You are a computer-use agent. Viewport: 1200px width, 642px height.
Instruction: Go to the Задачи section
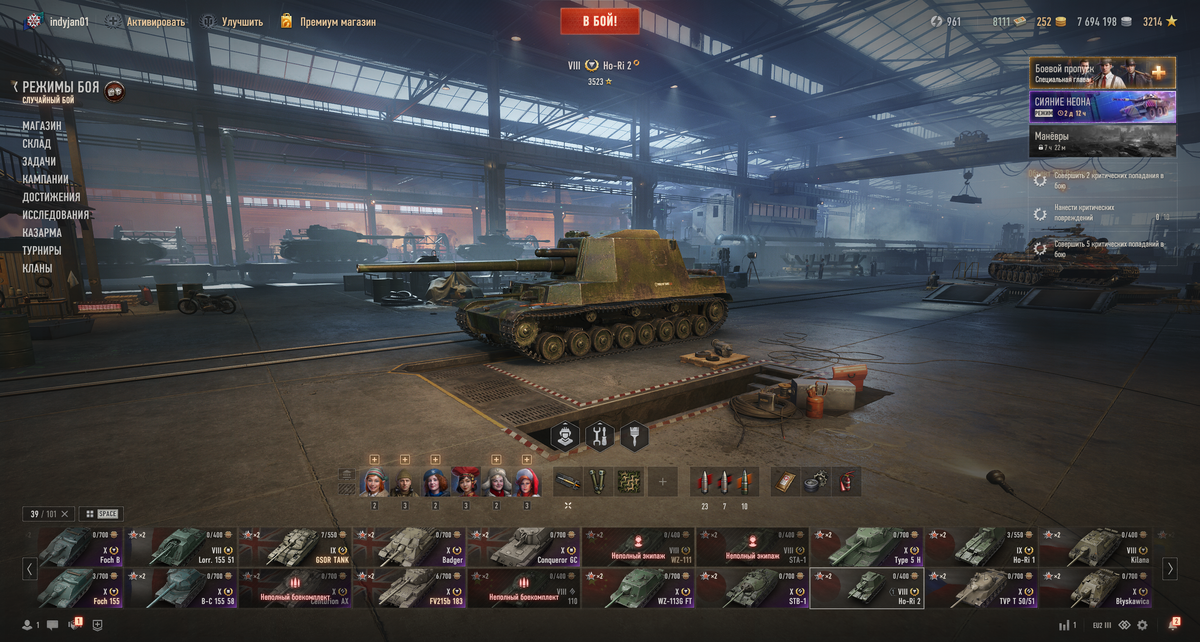pyautogui.click(x=39, y=161)
